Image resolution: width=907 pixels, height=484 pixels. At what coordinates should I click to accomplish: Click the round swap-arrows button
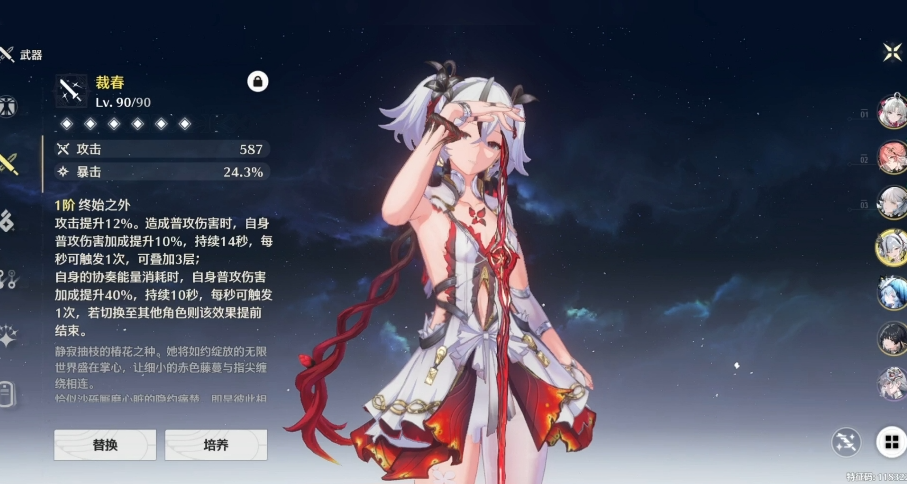click(847, 441)
